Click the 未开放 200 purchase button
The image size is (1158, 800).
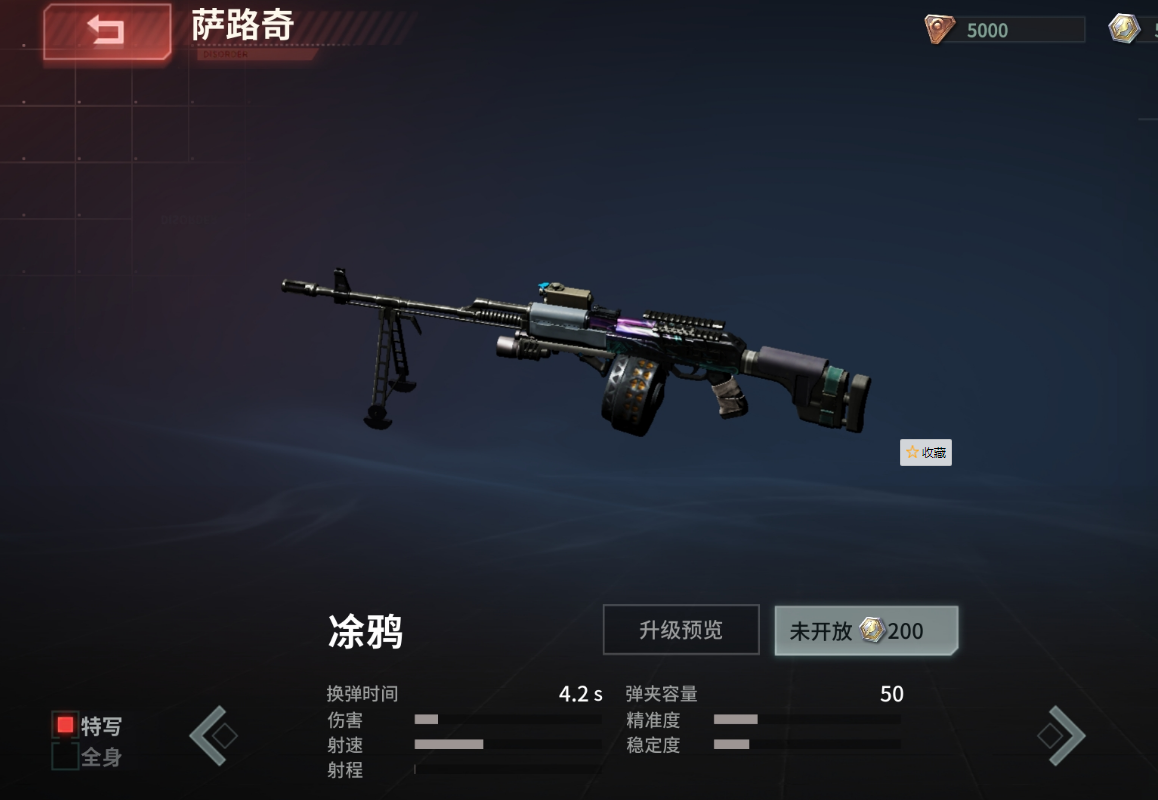click(866, 631)
